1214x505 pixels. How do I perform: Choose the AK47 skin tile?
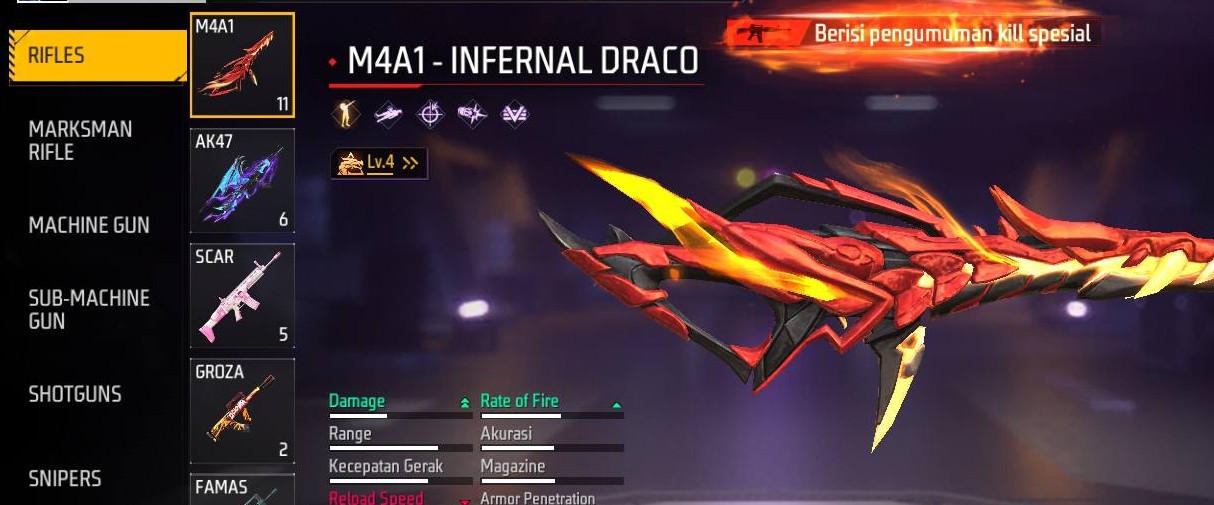[x=242, y=180]
